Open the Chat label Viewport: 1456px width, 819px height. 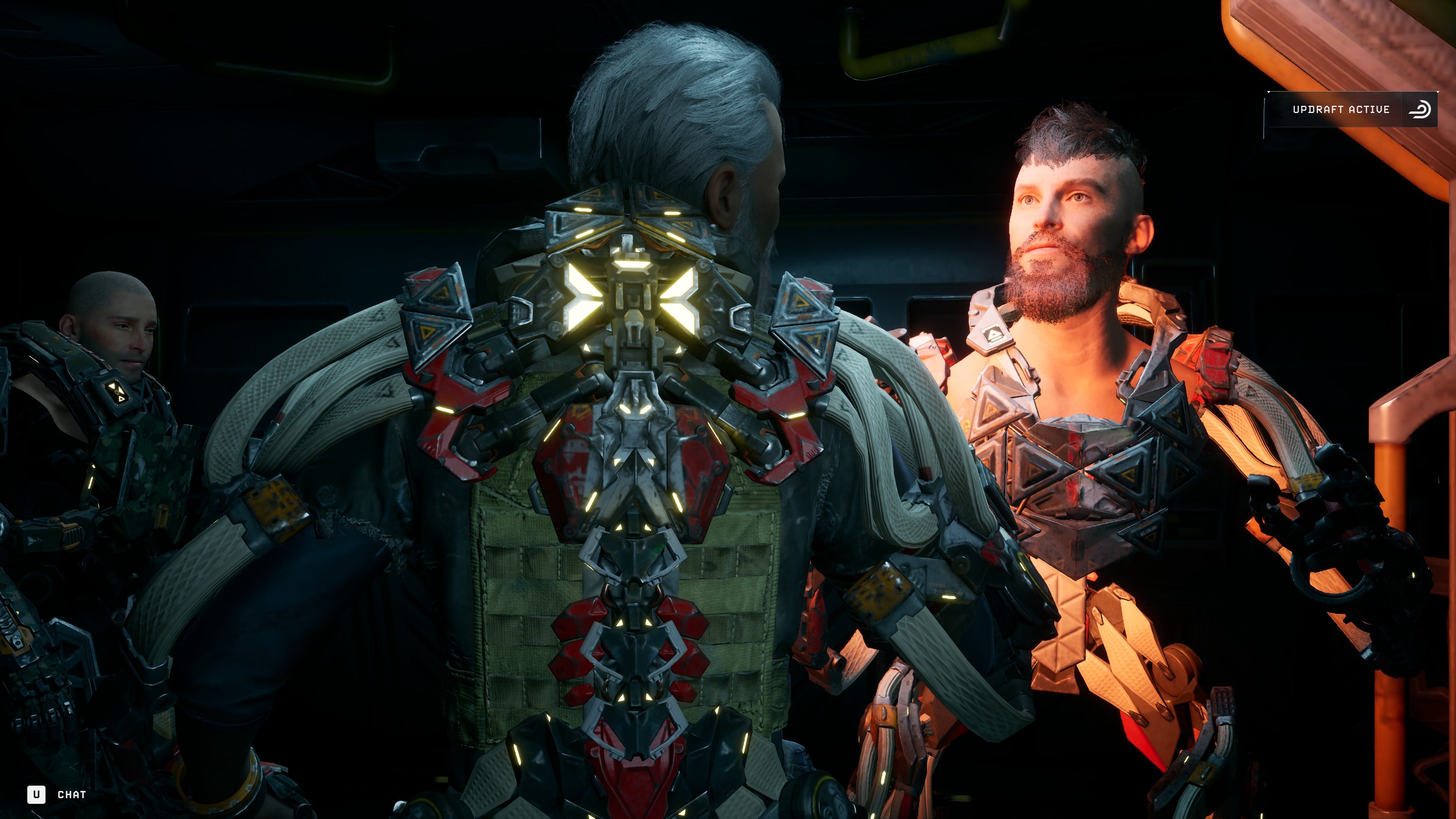72,795
